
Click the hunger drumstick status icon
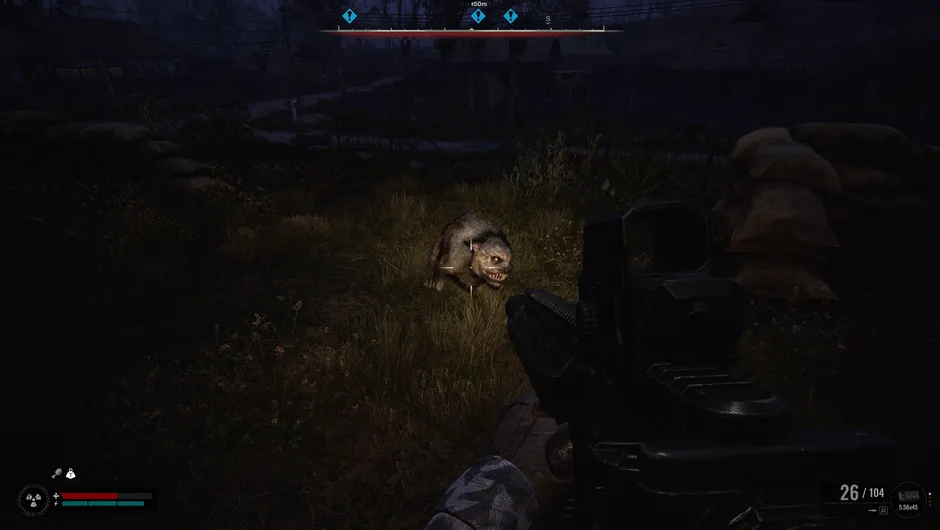click(57, 474)
